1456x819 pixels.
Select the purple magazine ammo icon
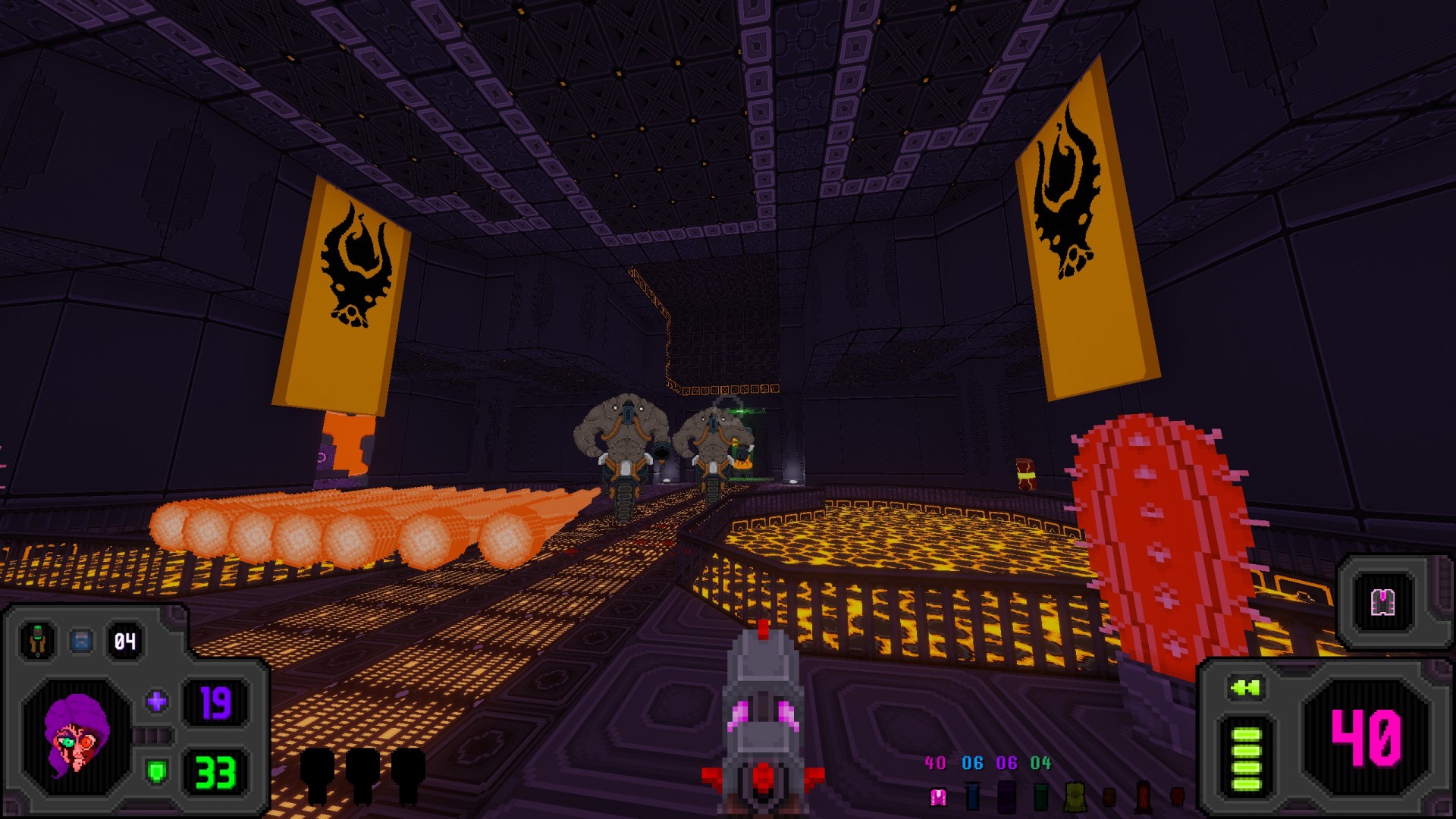(1006, 796)
